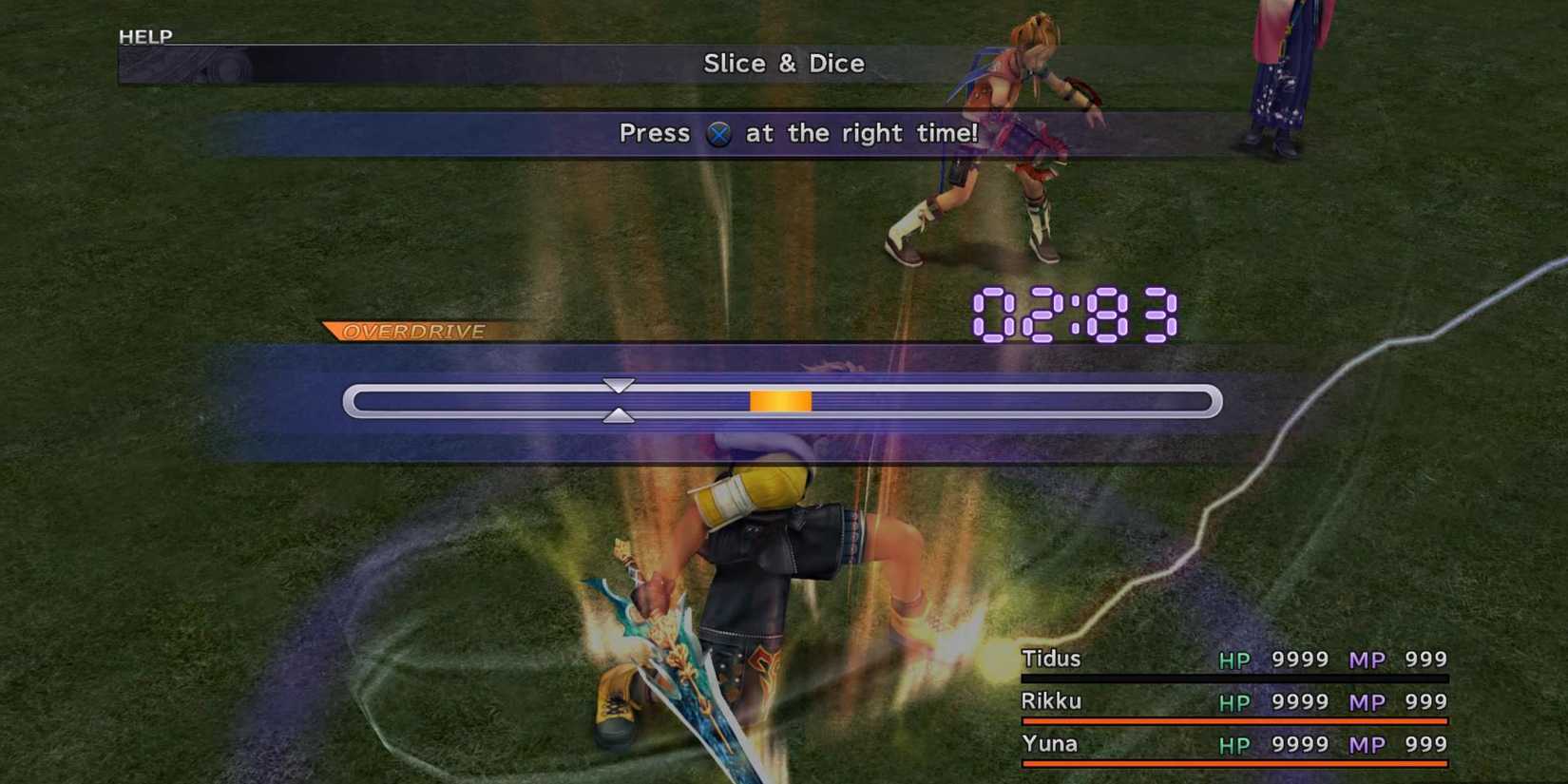Click the MP label next to Yuna
This screenshot has width=1568, height=784.
click(x=1368, y=744)
